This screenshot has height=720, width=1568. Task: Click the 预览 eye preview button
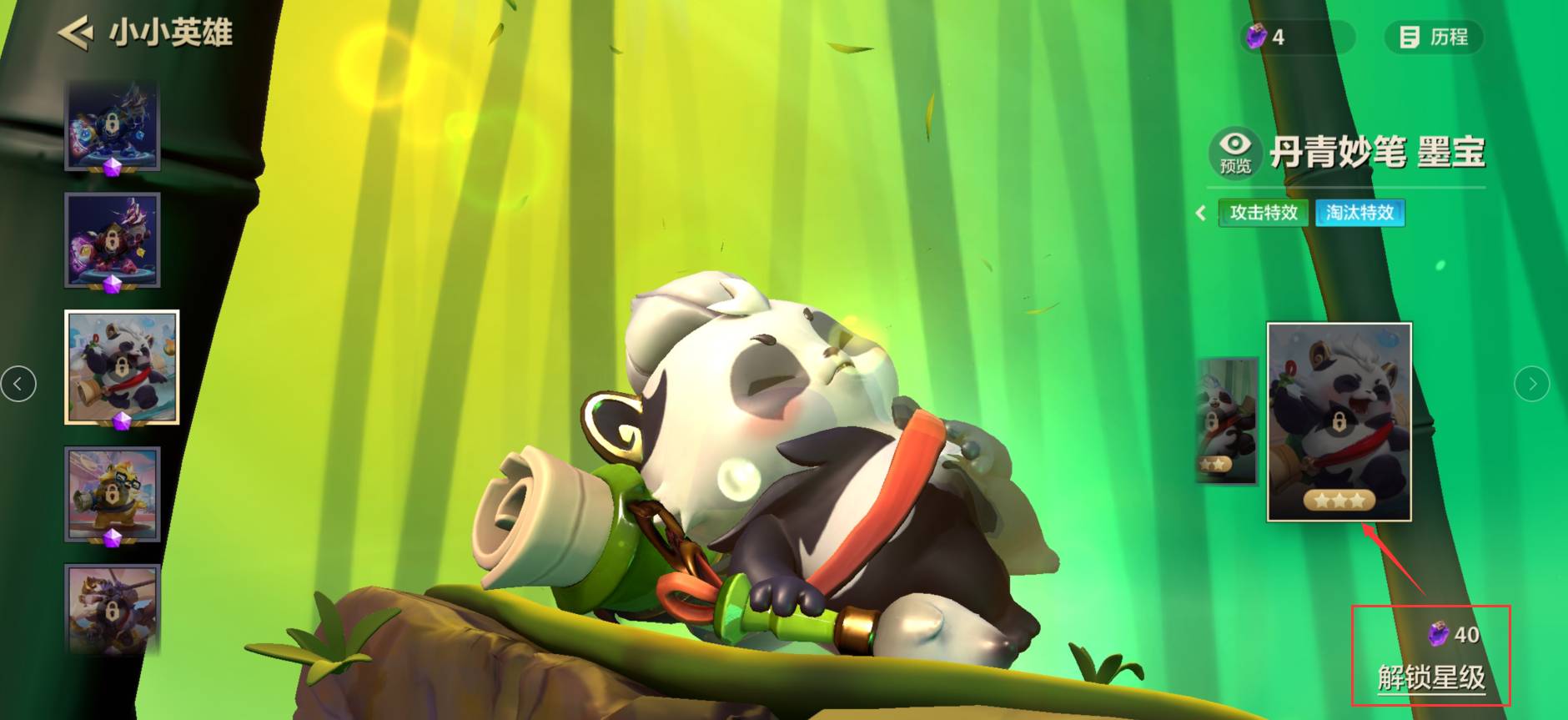point(1234,151)
